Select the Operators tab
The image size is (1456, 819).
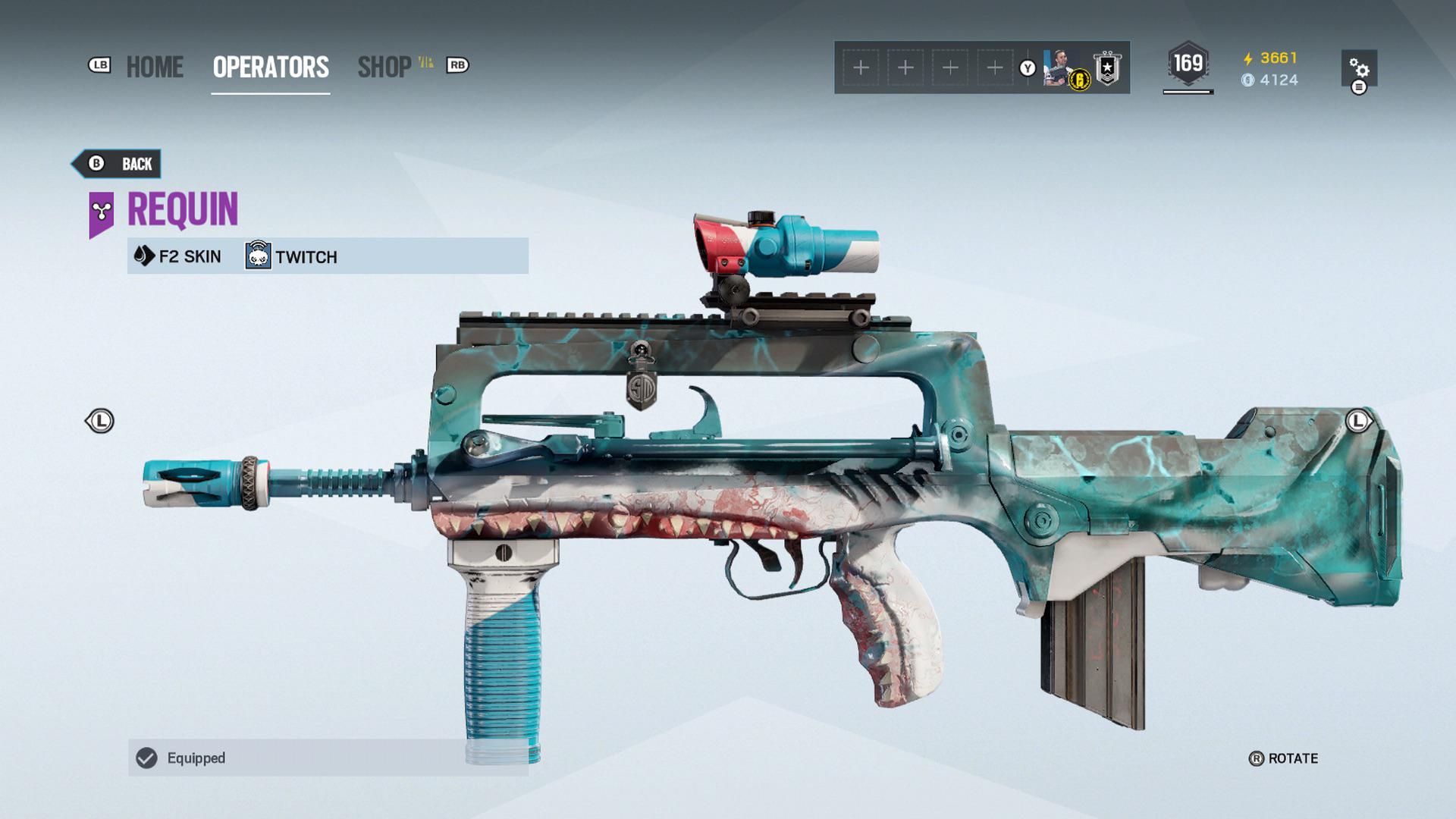pos(271,67)
